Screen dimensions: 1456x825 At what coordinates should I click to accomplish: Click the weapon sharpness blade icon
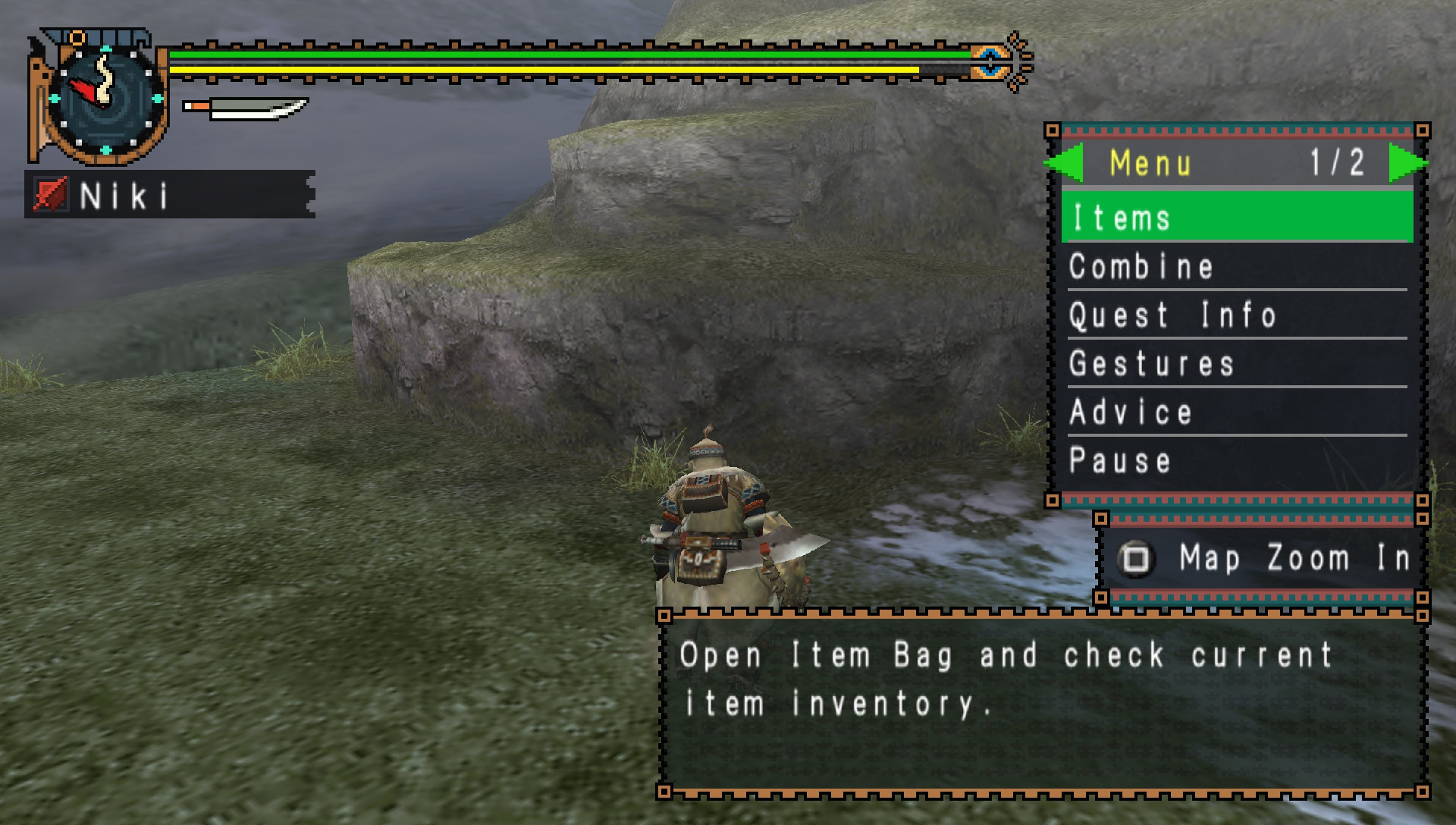[x=246, y=108]
